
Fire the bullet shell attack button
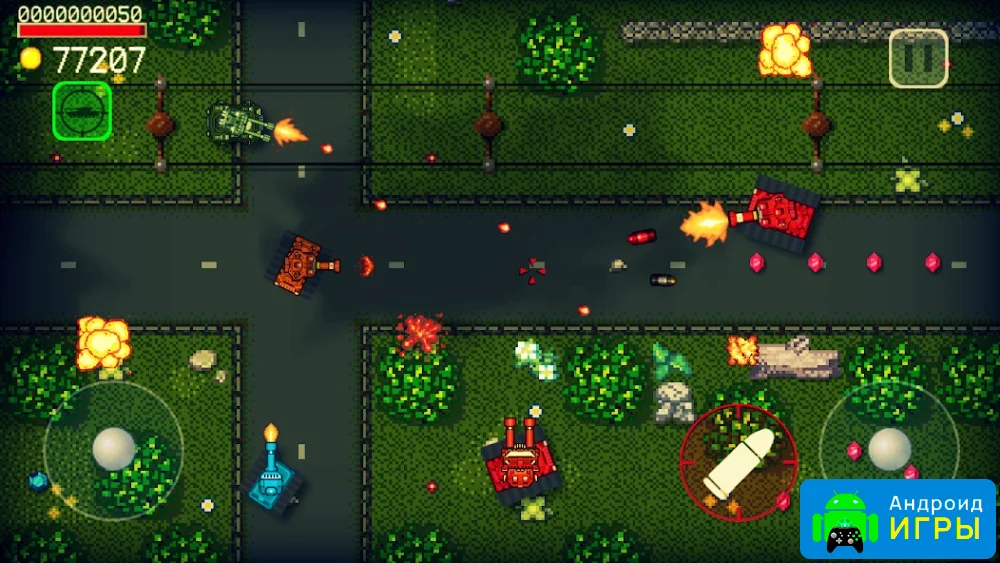739,461
